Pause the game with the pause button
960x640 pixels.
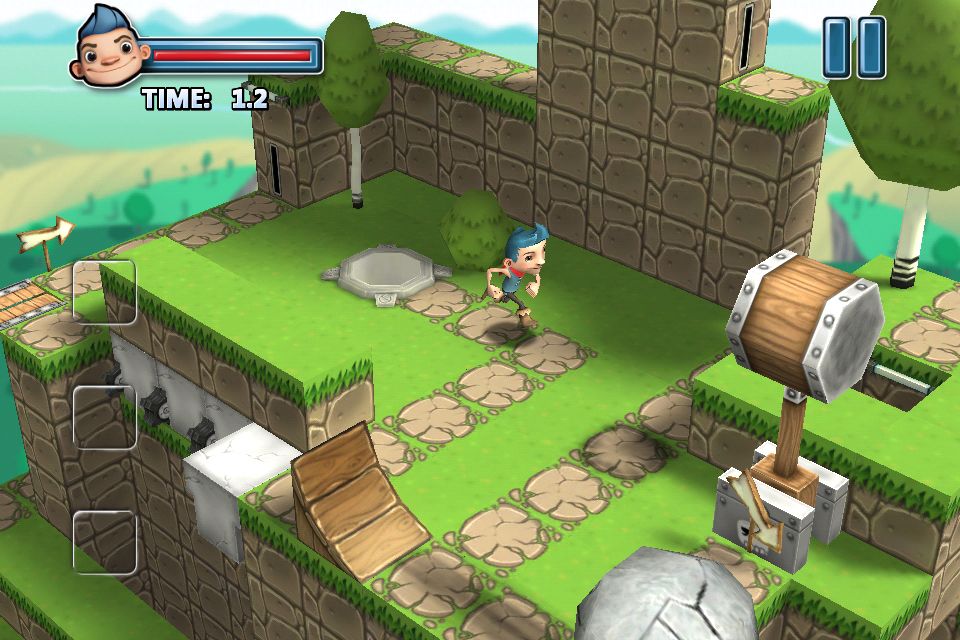tap(854, 47)
